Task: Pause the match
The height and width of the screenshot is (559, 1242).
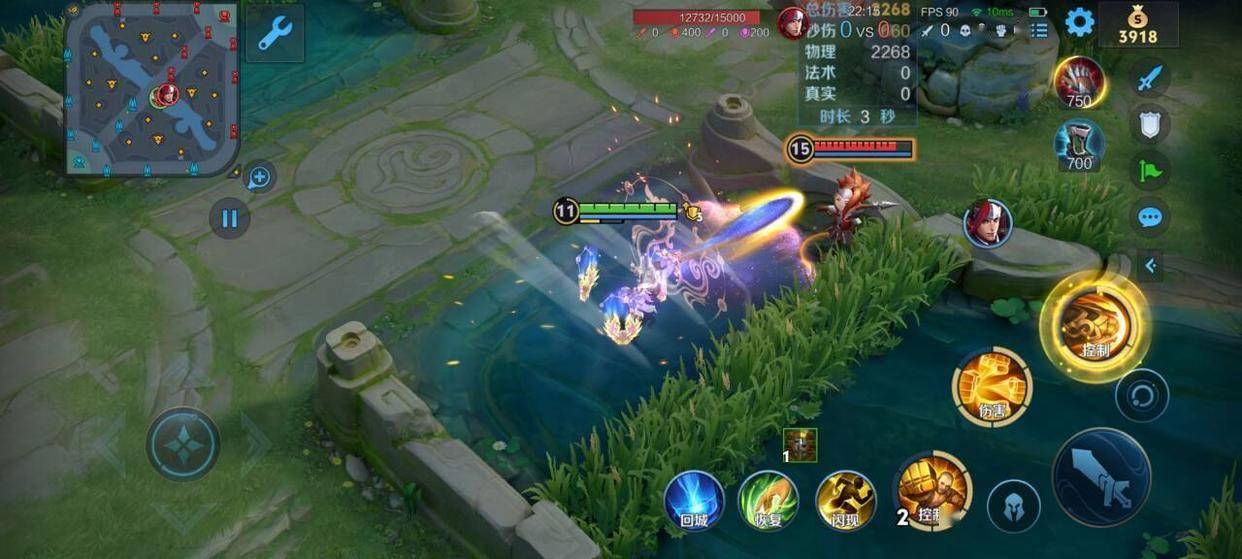Action: pyautogui.click(x=230, y=218)
